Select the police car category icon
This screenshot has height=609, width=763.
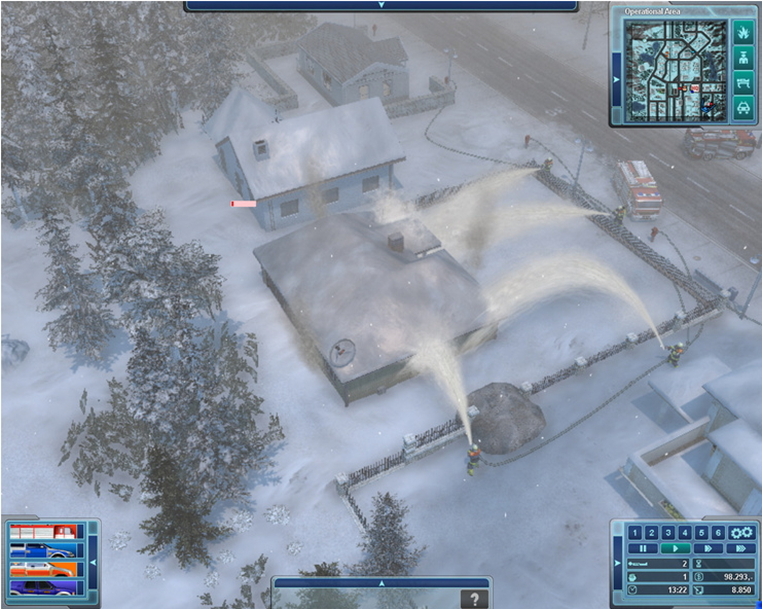[742, 107]
